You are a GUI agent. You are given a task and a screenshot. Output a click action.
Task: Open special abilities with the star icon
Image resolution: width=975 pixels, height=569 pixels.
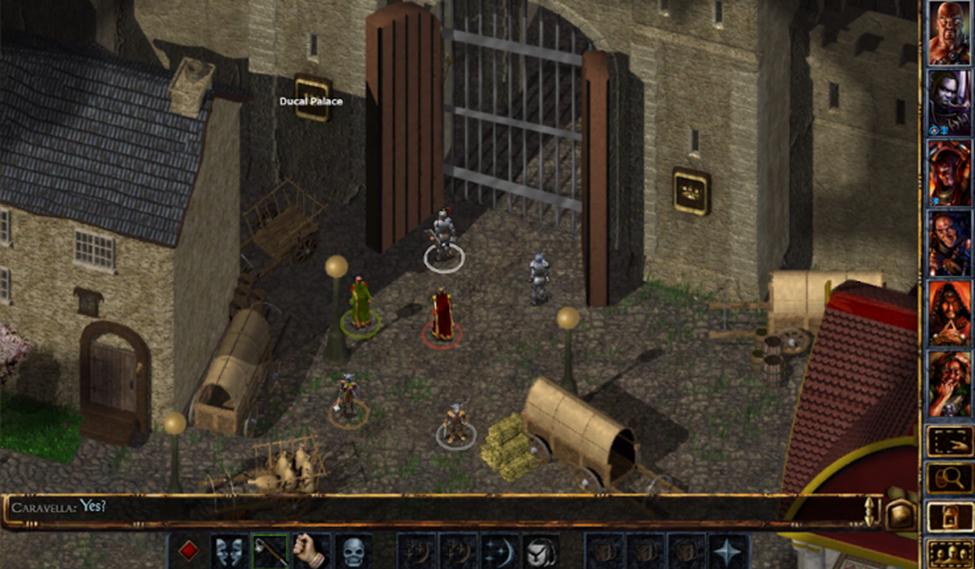click(727, 551)
